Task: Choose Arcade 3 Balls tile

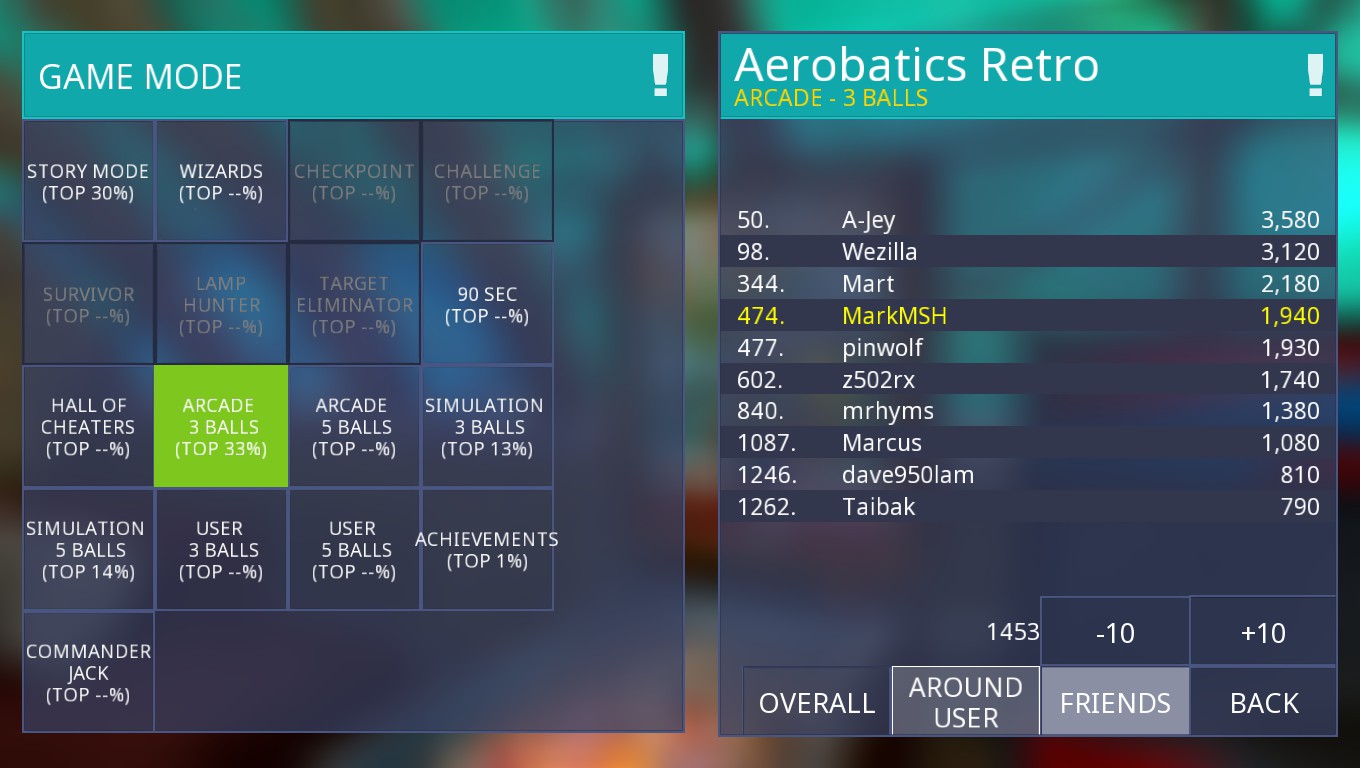Action: point(221,427)
